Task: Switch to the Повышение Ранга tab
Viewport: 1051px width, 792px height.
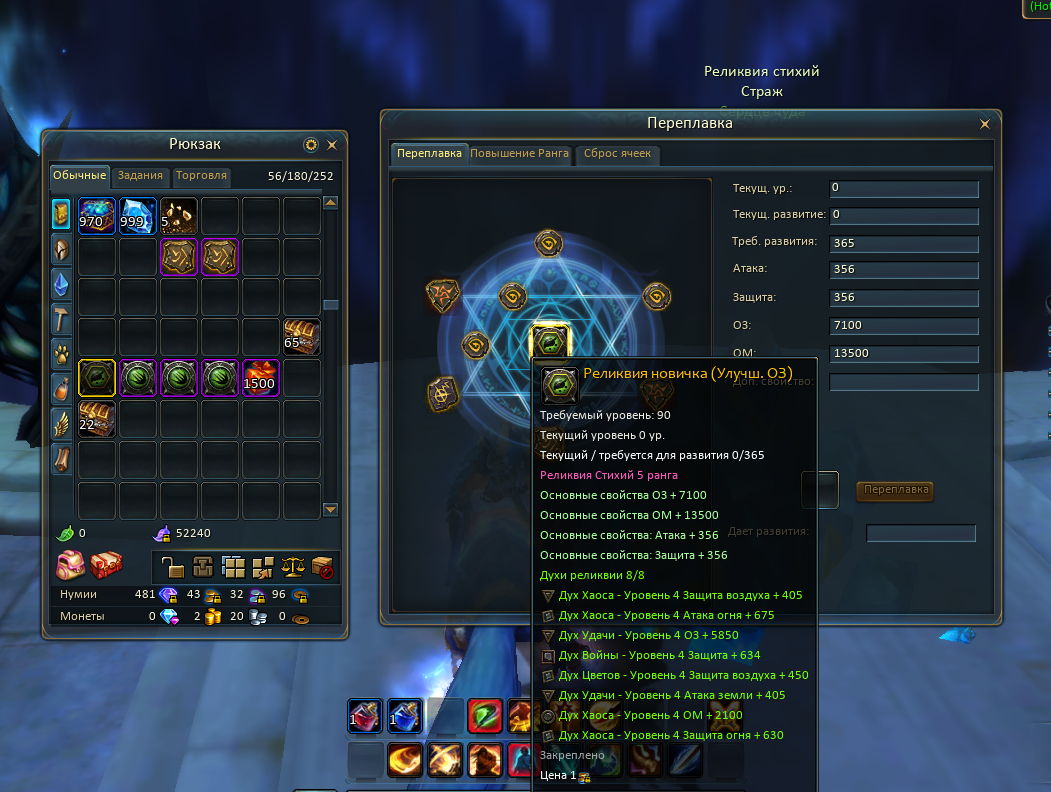Action: (x=520, y=154)
